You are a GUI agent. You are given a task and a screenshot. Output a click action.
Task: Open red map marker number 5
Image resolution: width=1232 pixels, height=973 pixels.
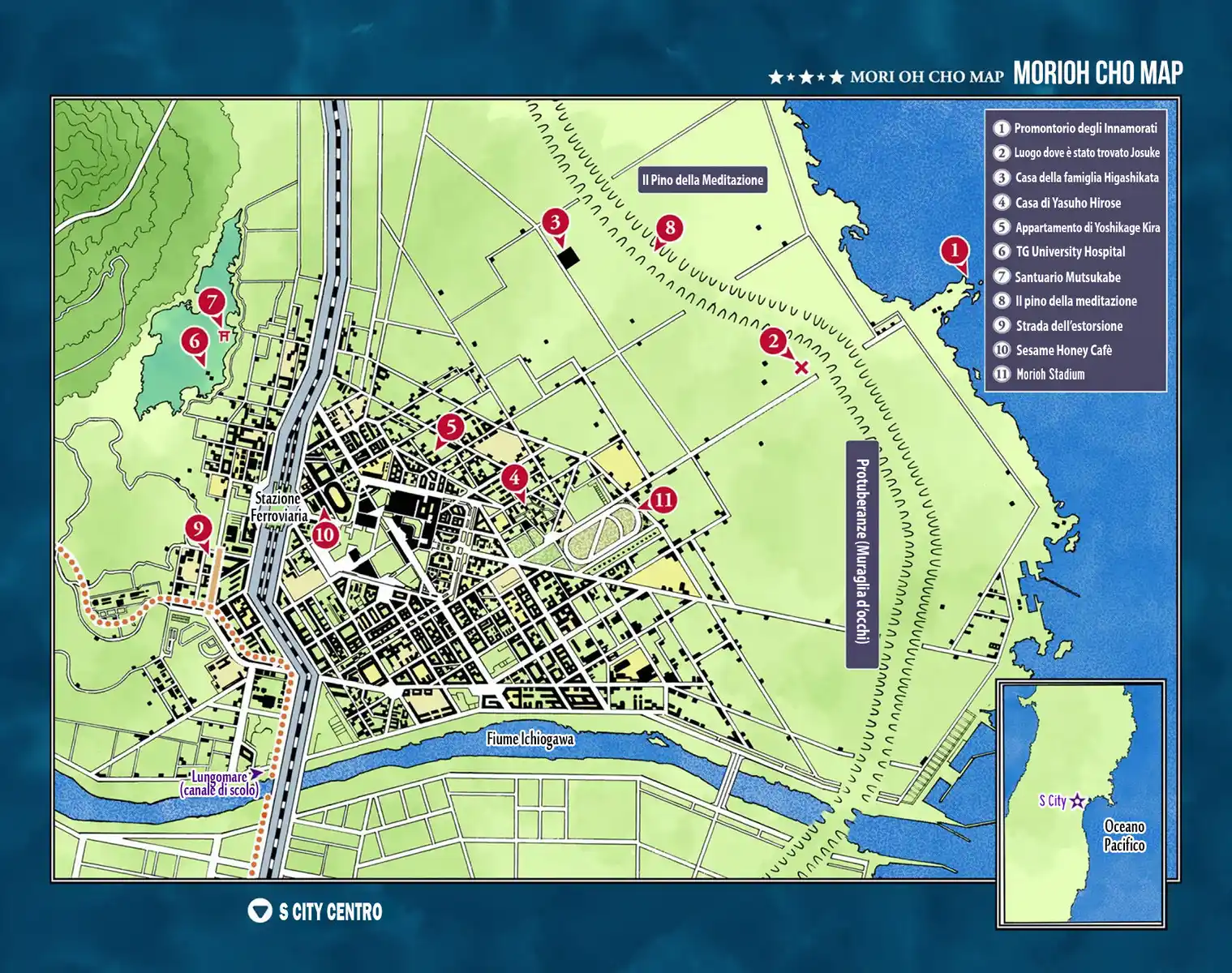pyautogui.click(x=451, y=427)
